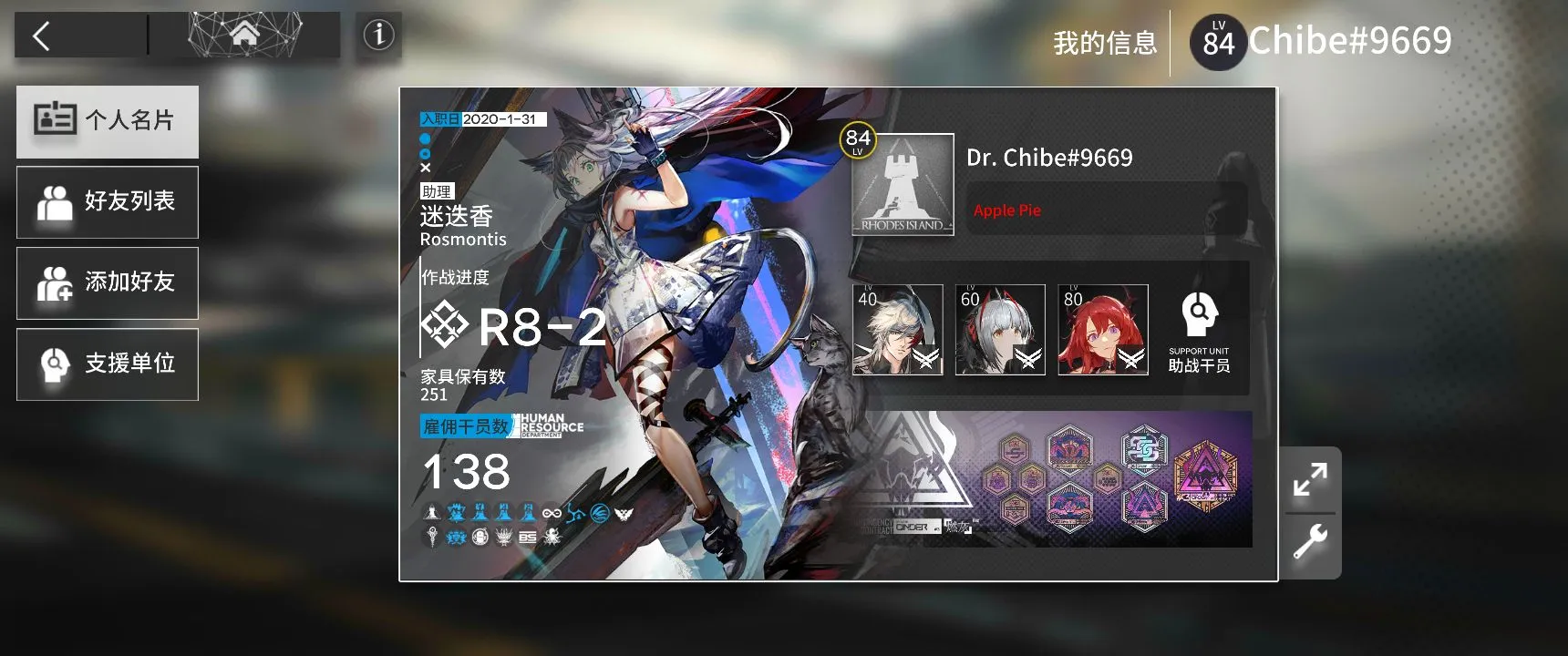Return to the home screen
Screen dimensions: 1568x656
[x=244, y=36]
